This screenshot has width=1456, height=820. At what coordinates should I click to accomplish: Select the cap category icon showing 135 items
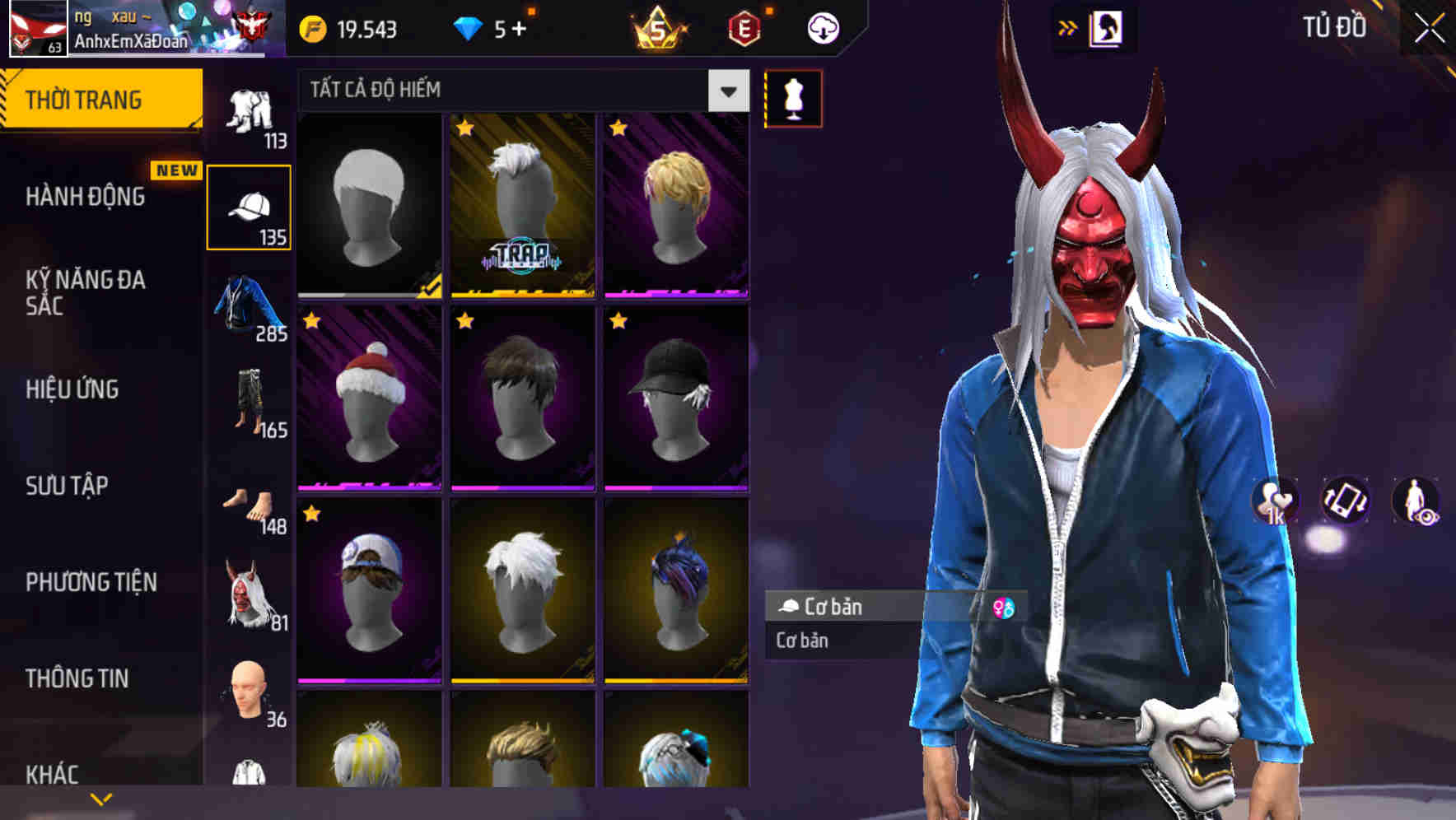(x=250, y=206)
